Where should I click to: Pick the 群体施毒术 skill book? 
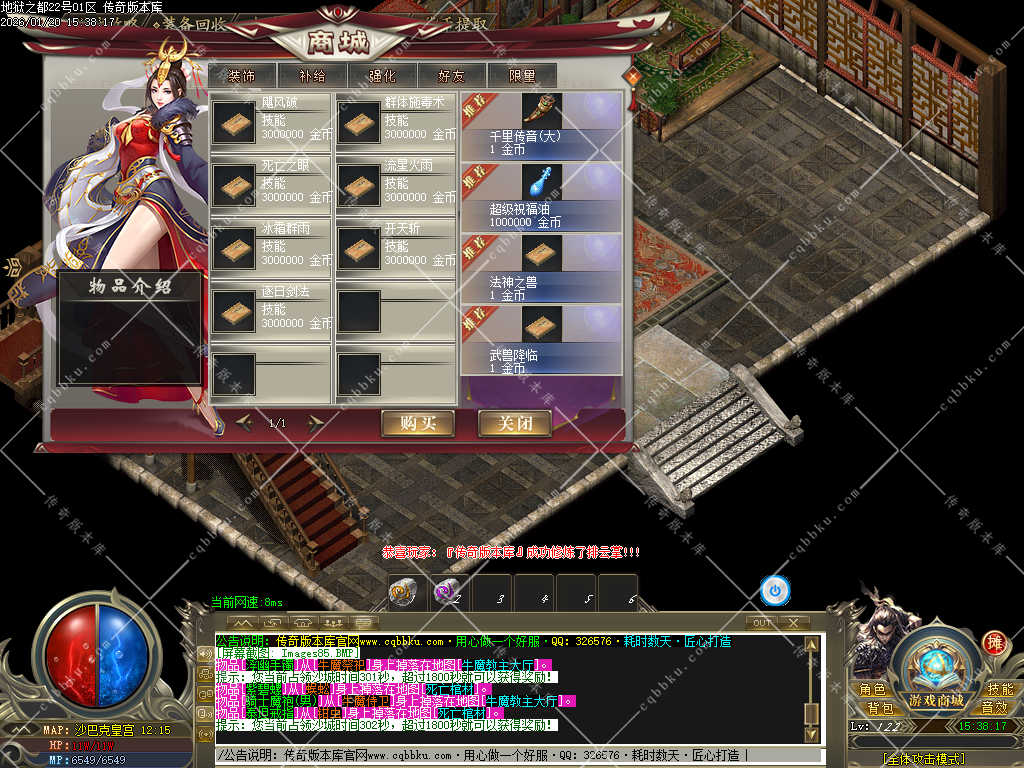tap(358, 122)
